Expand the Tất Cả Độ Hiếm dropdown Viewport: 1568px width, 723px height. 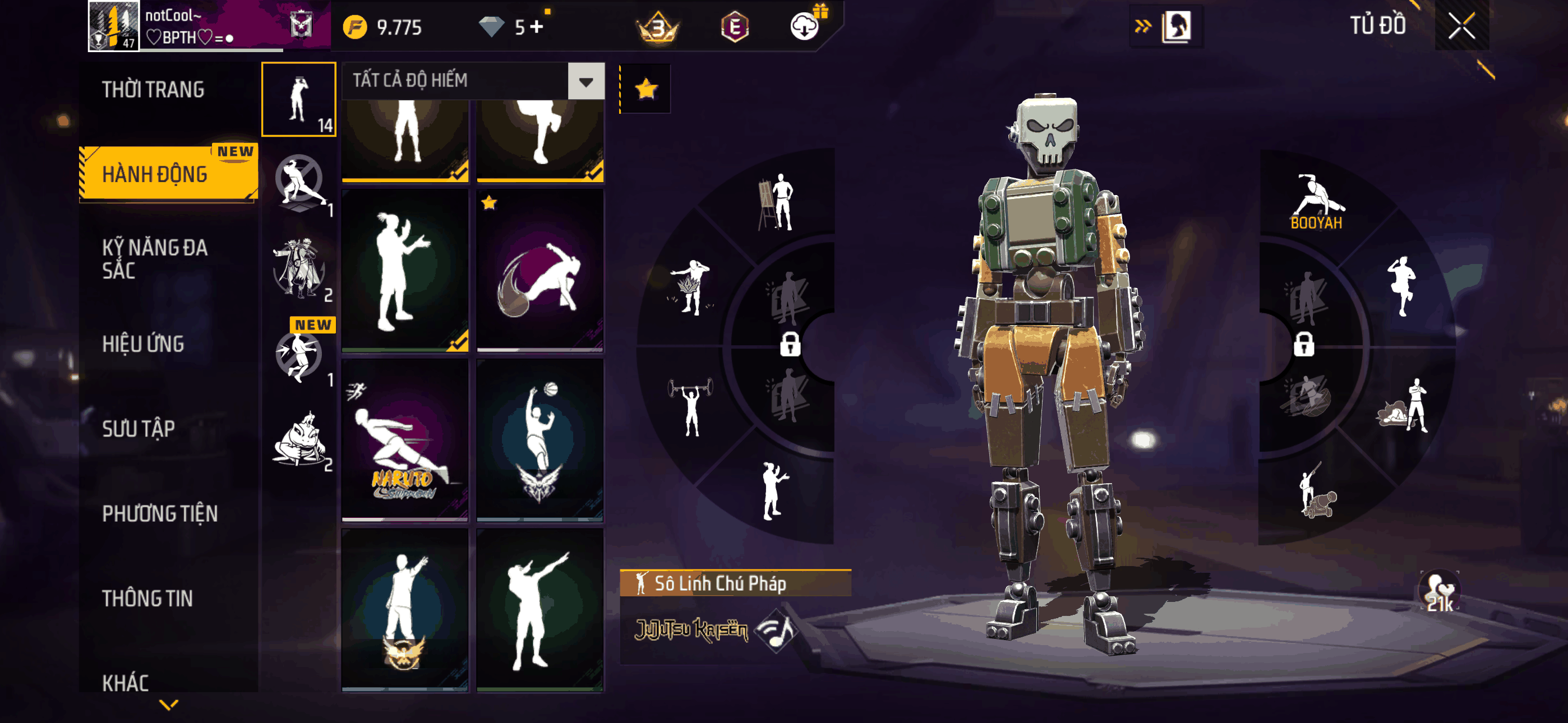[x=585, y=81]
